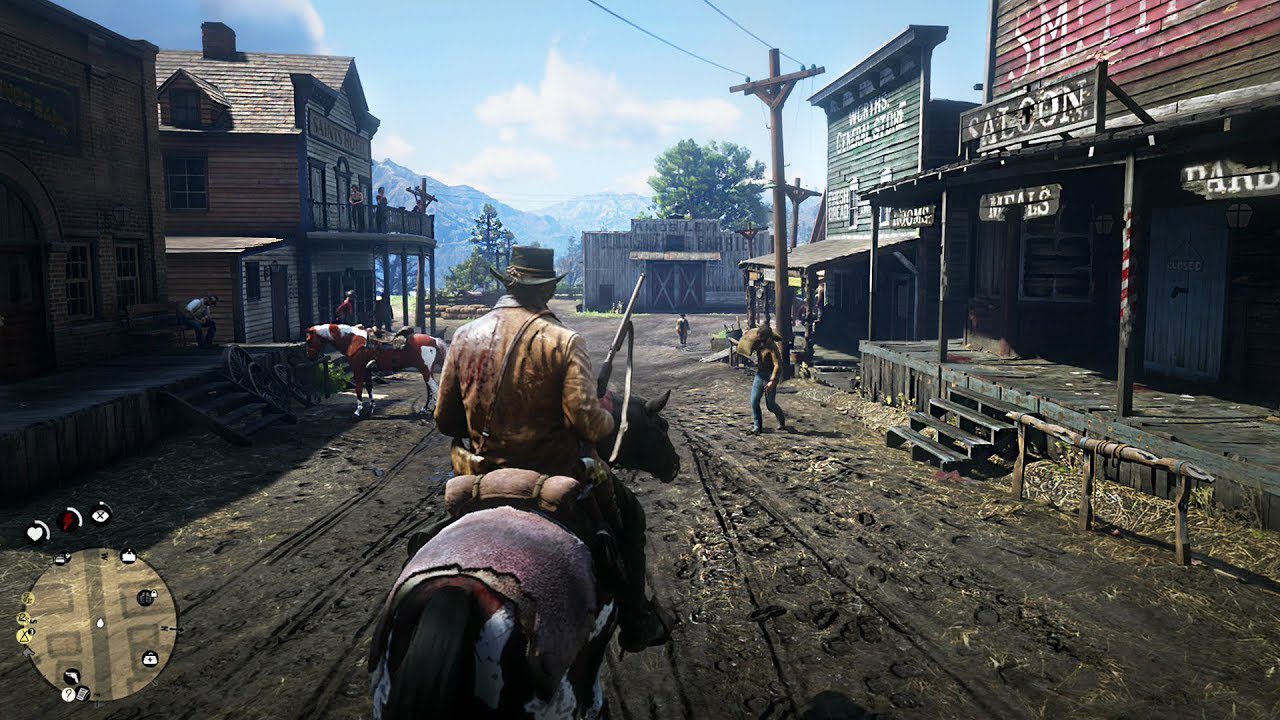Screen dimensions: 1280x720
Task: Click the CLOSED sign on the saloon door
Action: pyautogui.click(x=1185, y=266)
